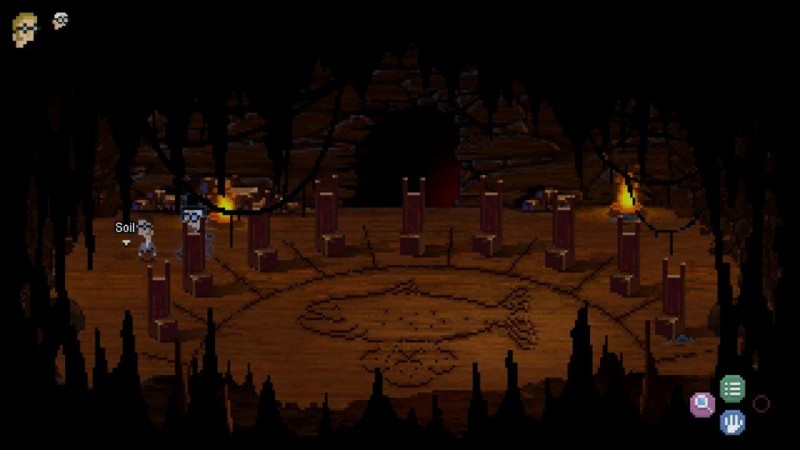Screen dimensions: 800x450
Task: Click the pink magnifying glass look button
Action: (x=703, y=404)
